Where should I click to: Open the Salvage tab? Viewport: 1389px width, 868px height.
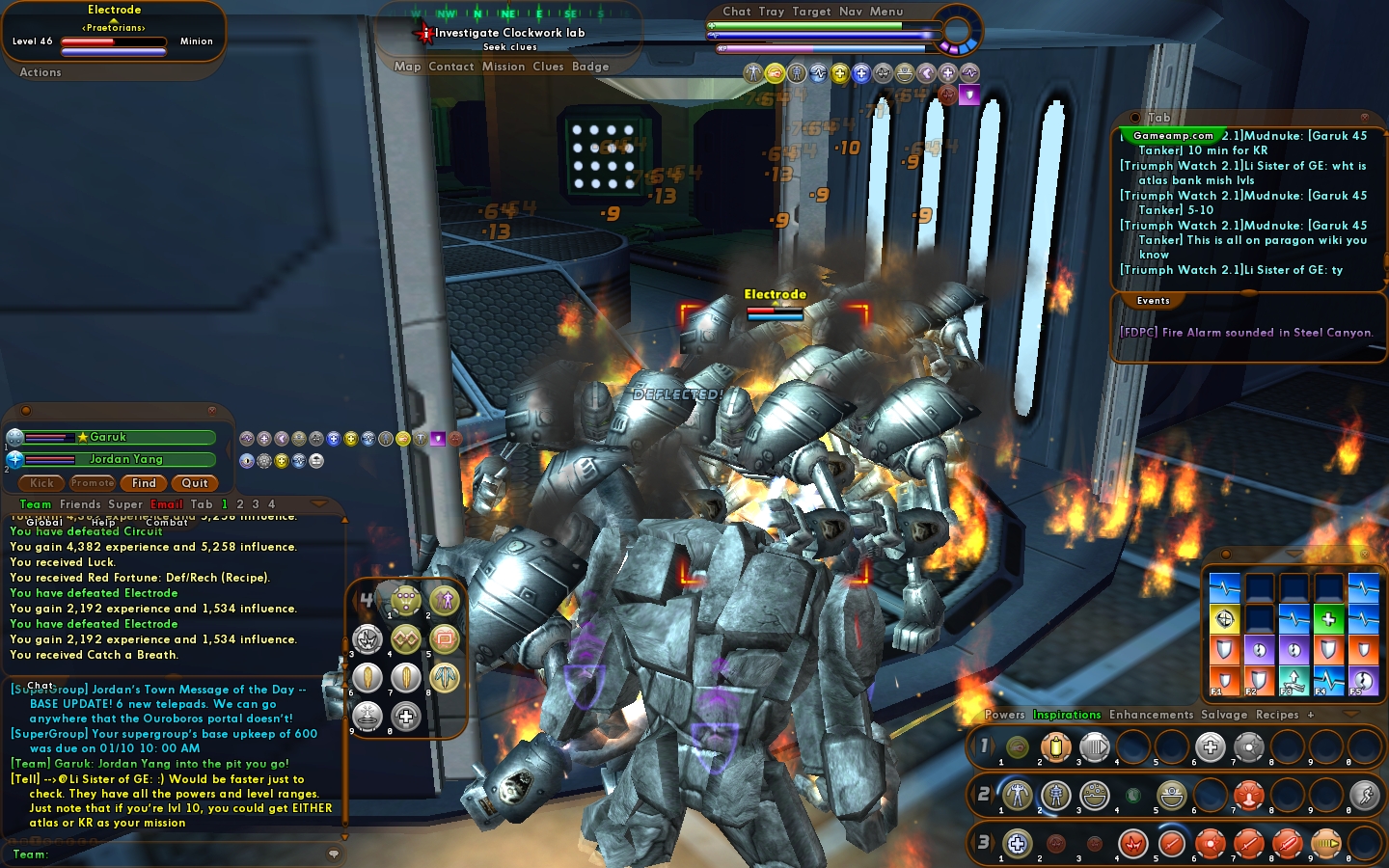pyautogui.click(x=1224, y=715)
